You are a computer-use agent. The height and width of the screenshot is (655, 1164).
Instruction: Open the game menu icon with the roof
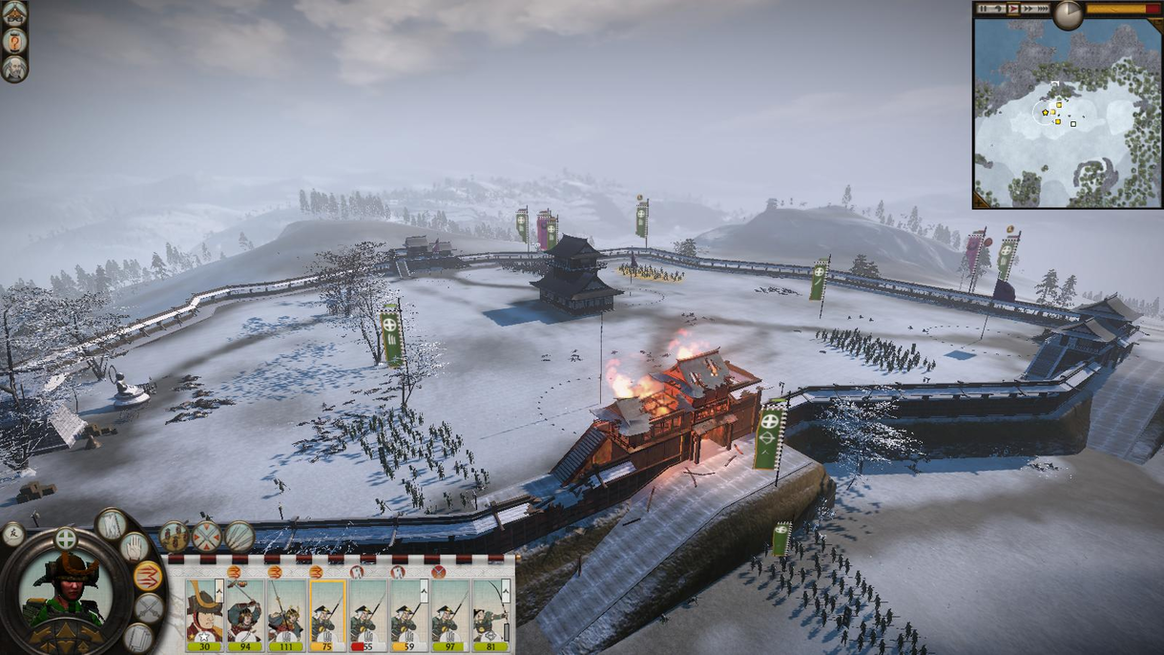tap(14, 13)
